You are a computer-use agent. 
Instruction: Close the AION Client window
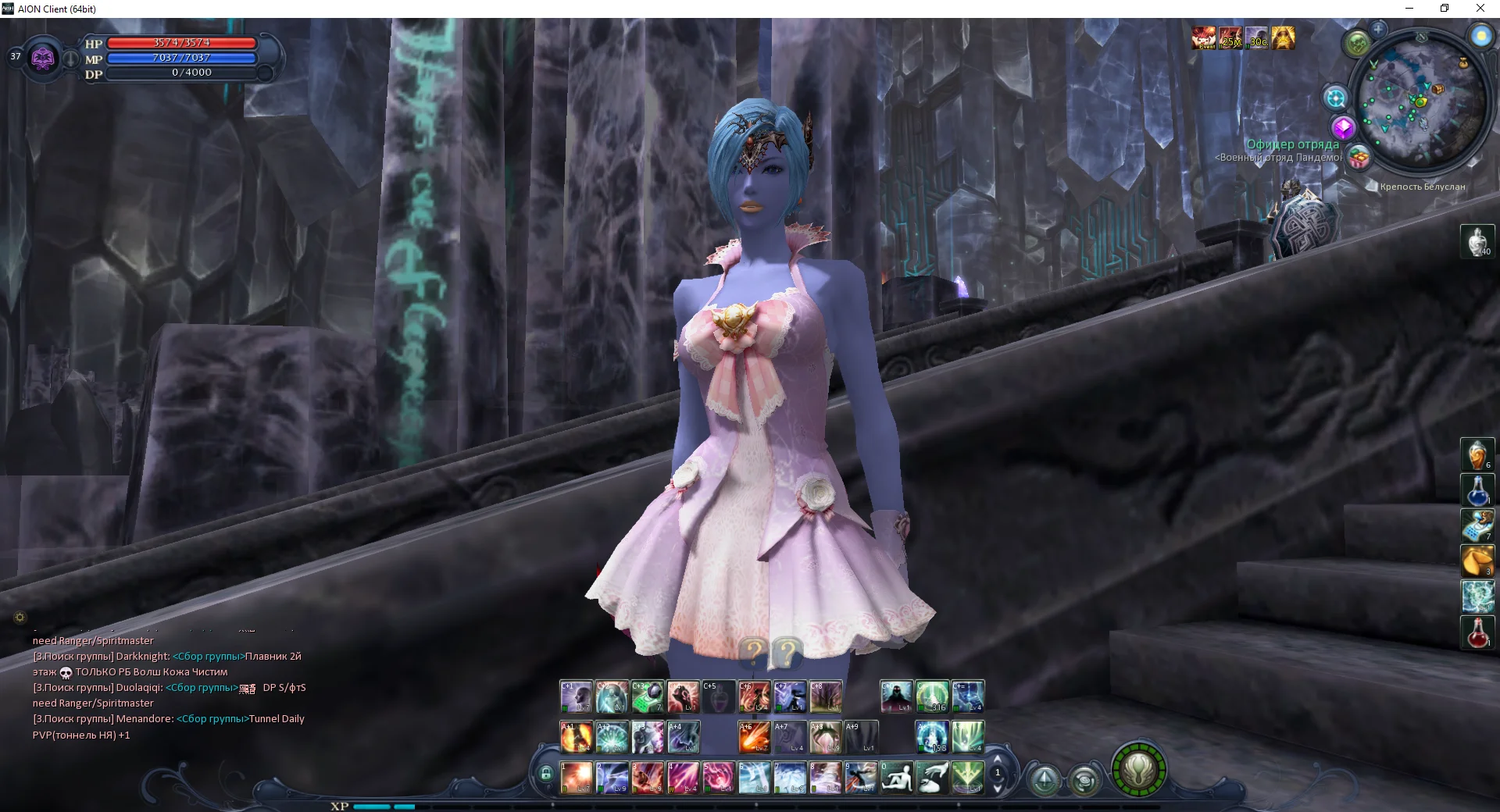point(1480,9)
